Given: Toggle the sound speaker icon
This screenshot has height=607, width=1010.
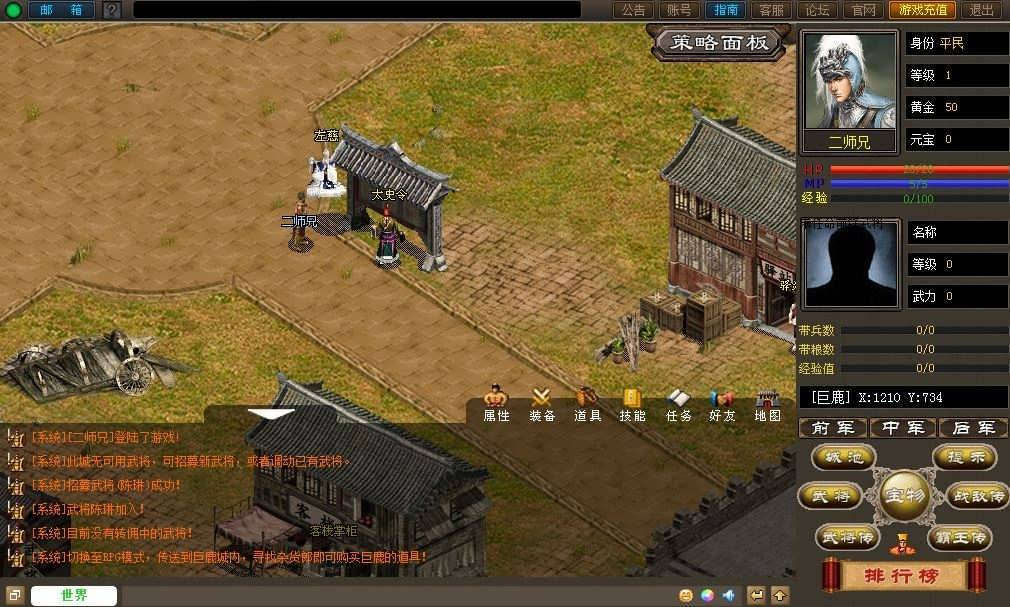Looking at the screenshot, I should (729, 596).
